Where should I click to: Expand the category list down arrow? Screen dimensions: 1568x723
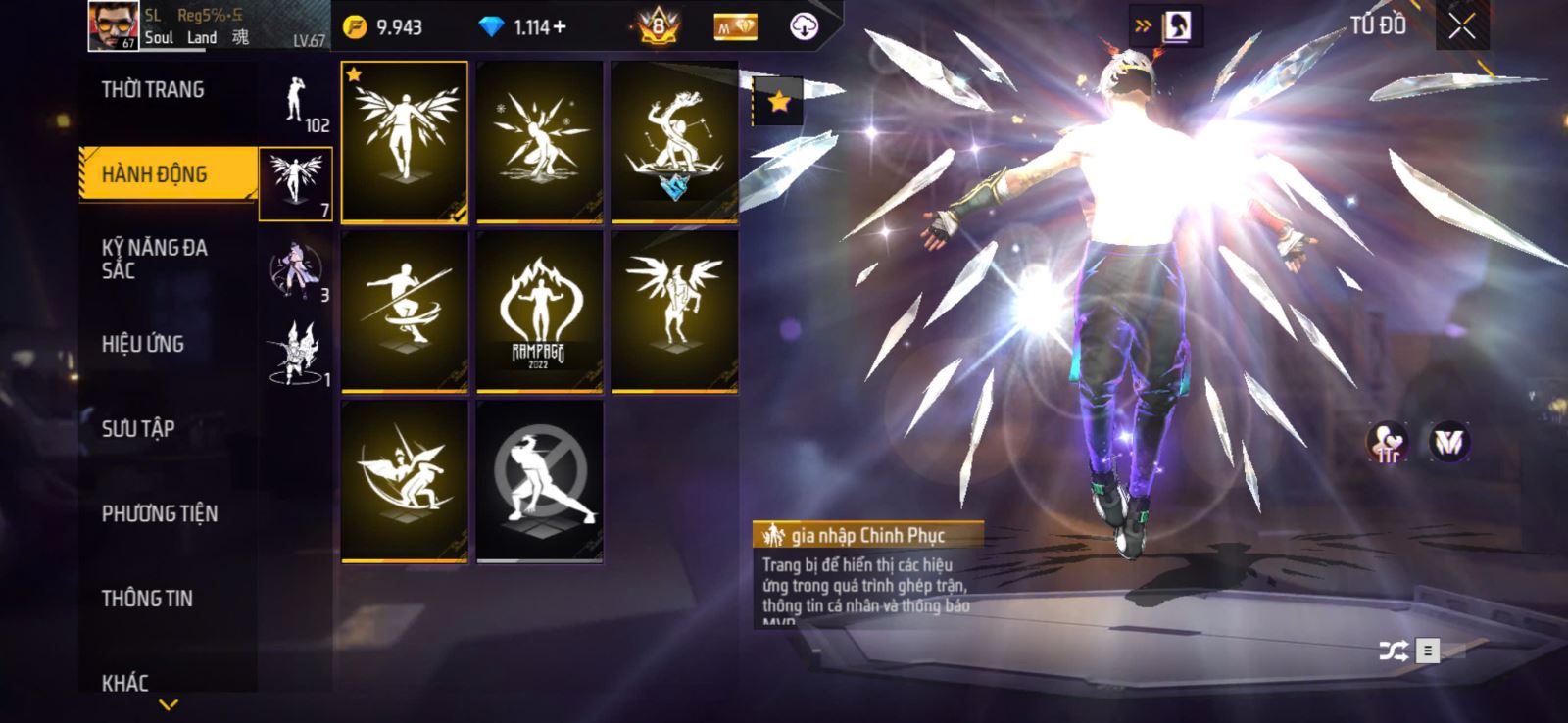[169, 704]
